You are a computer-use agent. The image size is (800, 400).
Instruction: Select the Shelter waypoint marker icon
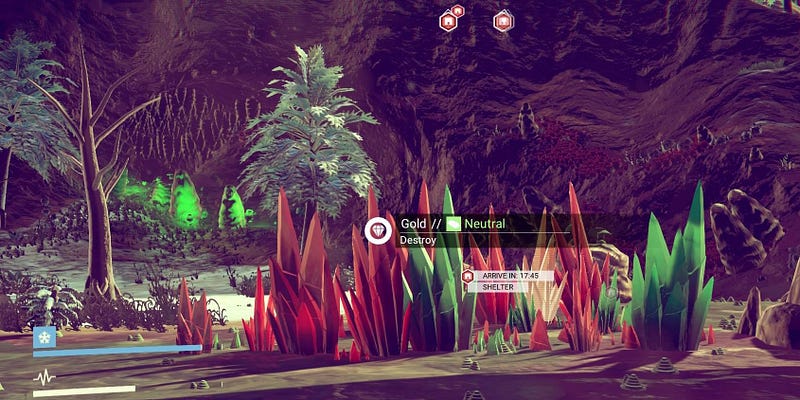(x=467, y=275)
